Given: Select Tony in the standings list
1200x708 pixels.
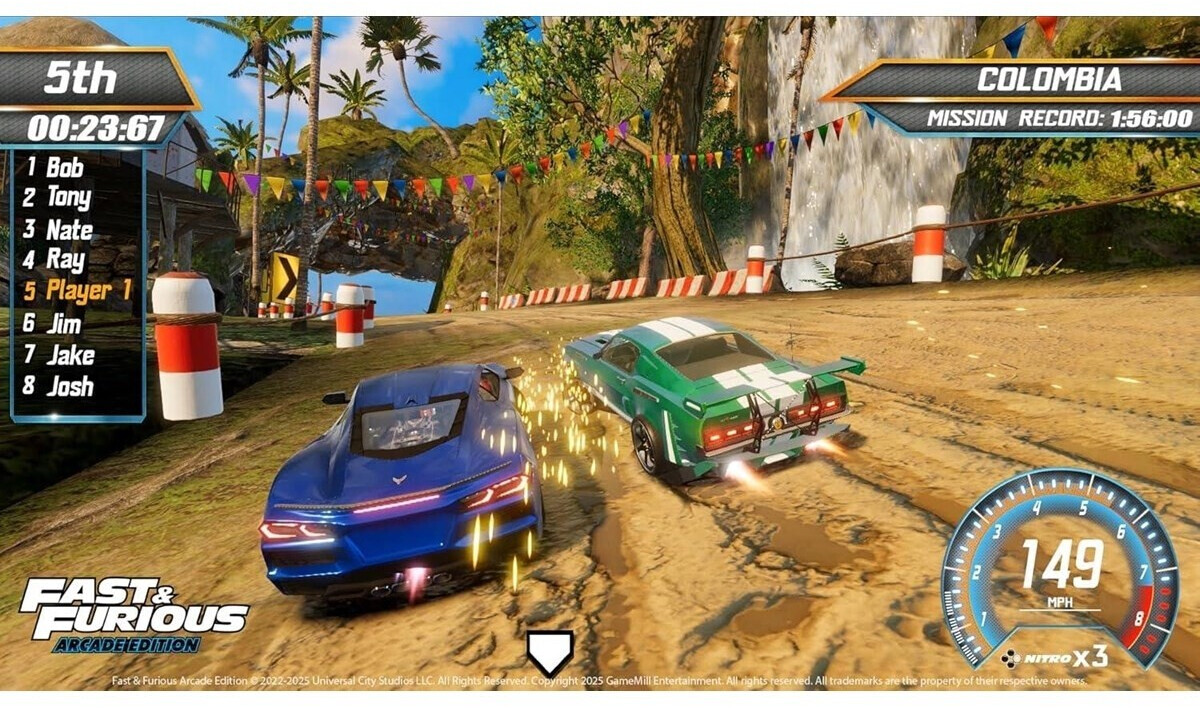Looking at the screenshot, I should [68, 198].
